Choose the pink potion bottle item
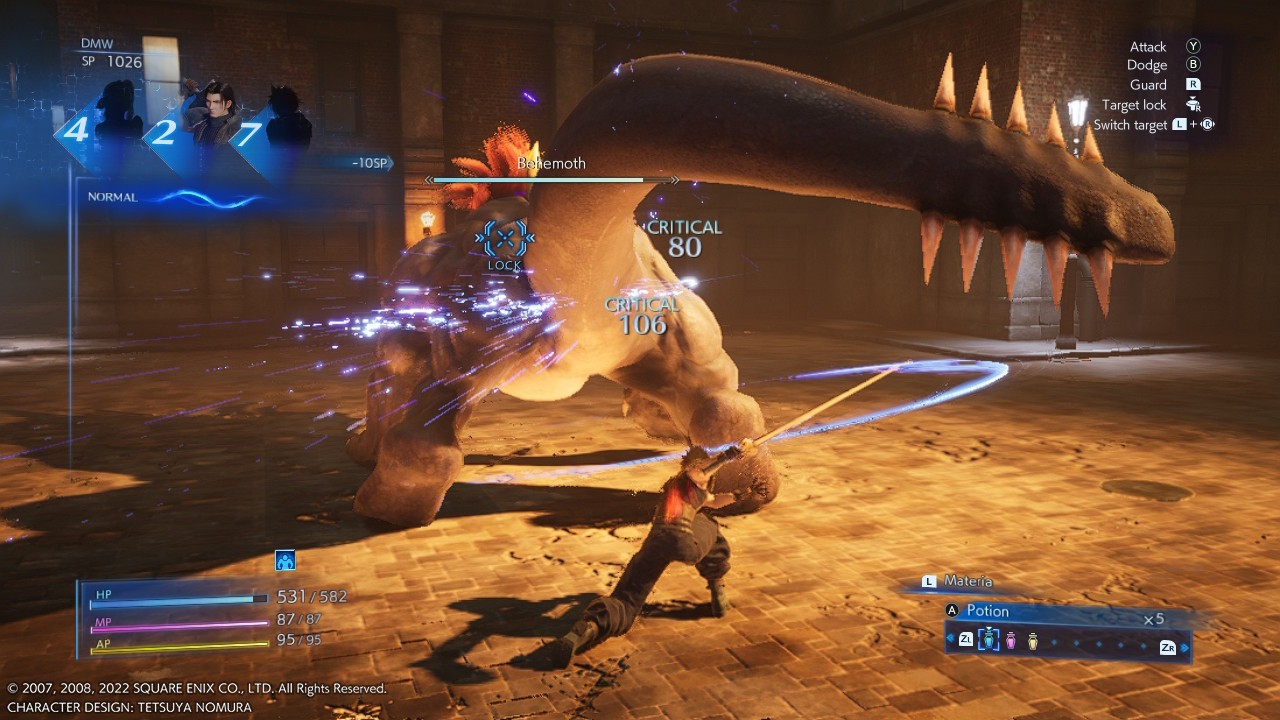 (1011, 640)
